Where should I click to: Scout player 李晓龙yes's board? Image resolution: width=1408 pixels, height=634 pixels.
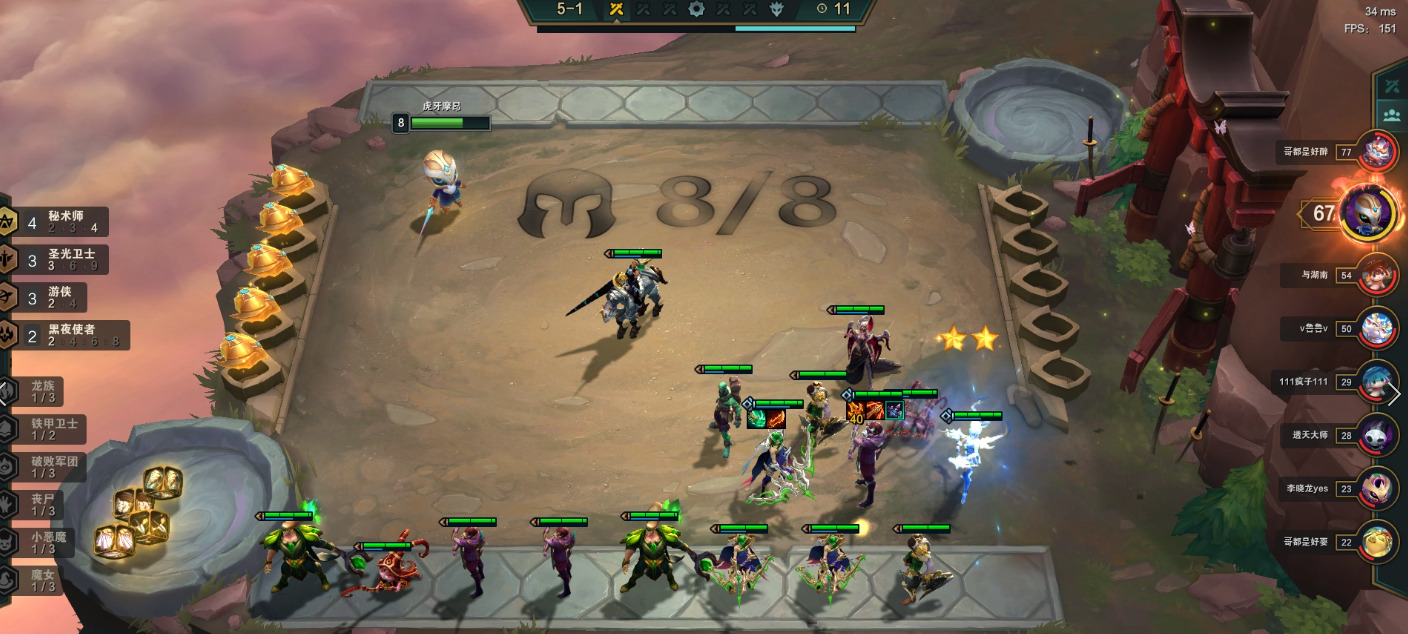click(x=1380, y=488)
